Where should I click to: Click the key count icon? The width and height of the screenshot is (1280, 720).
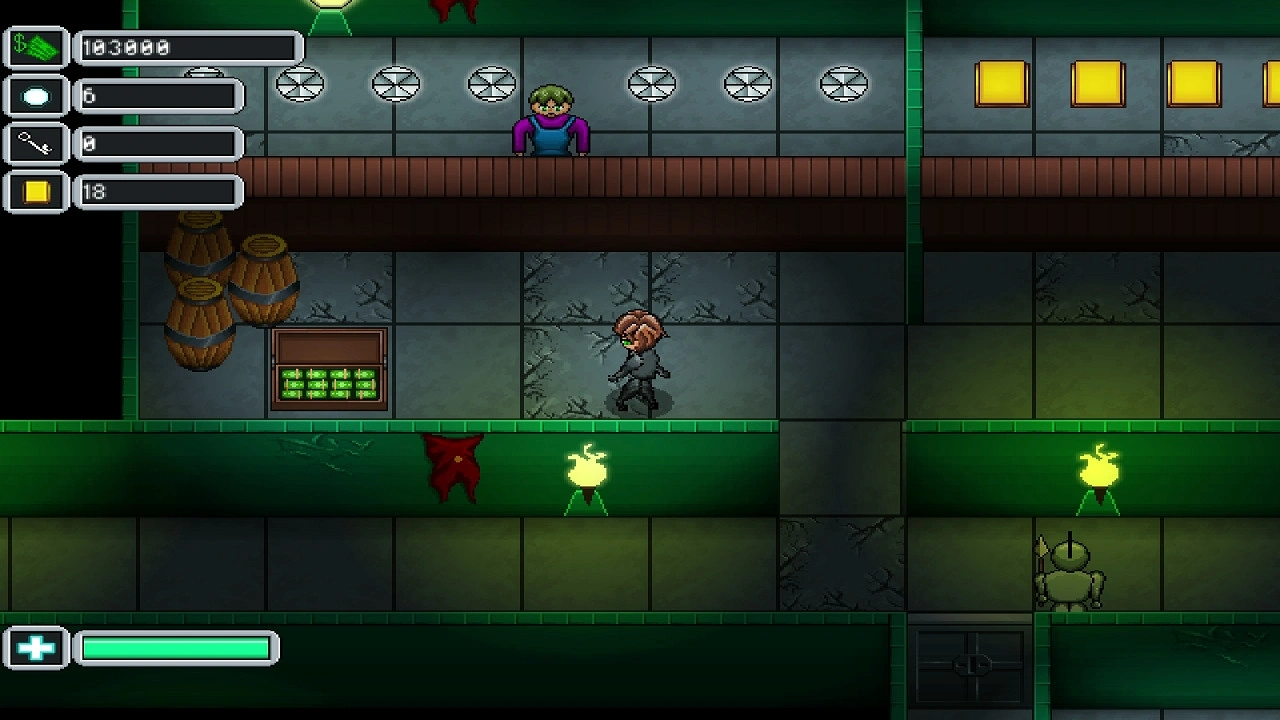pos(36,144)
